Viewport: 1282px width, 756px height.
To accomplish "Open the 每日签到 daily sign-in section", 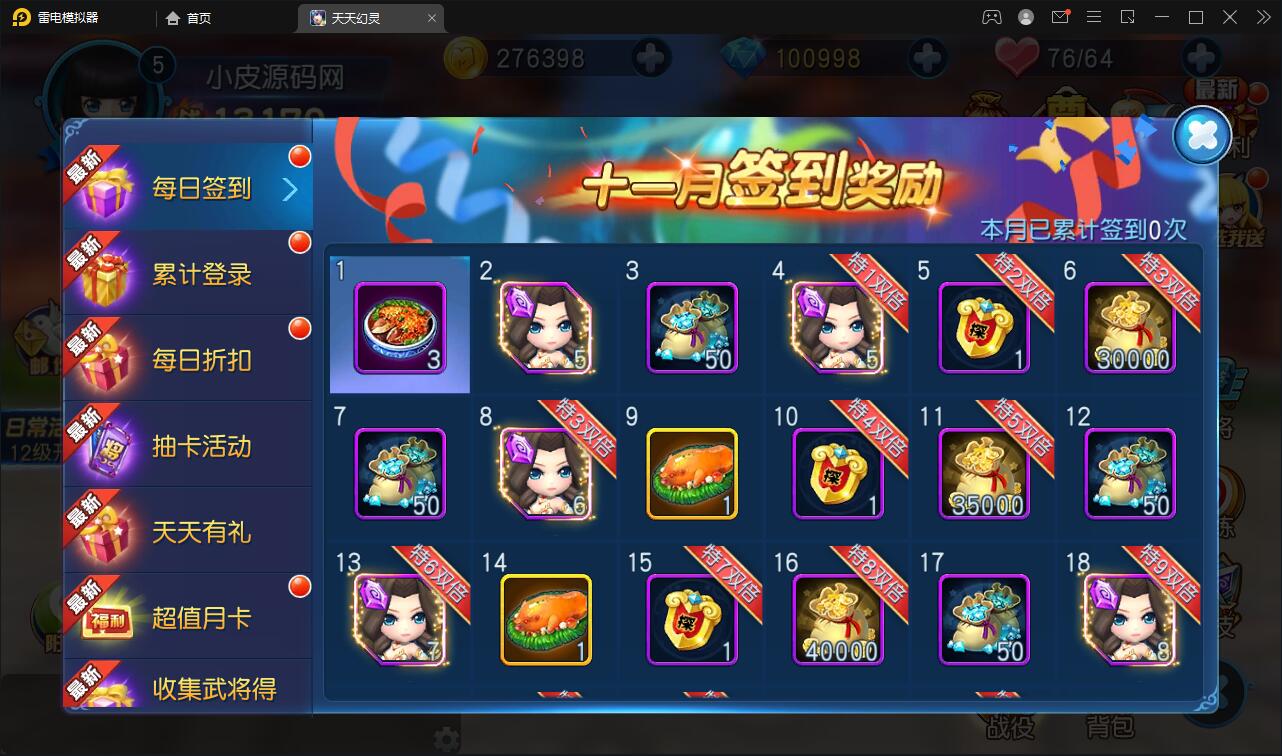I will pyautogui.click(x=197, y=184).
